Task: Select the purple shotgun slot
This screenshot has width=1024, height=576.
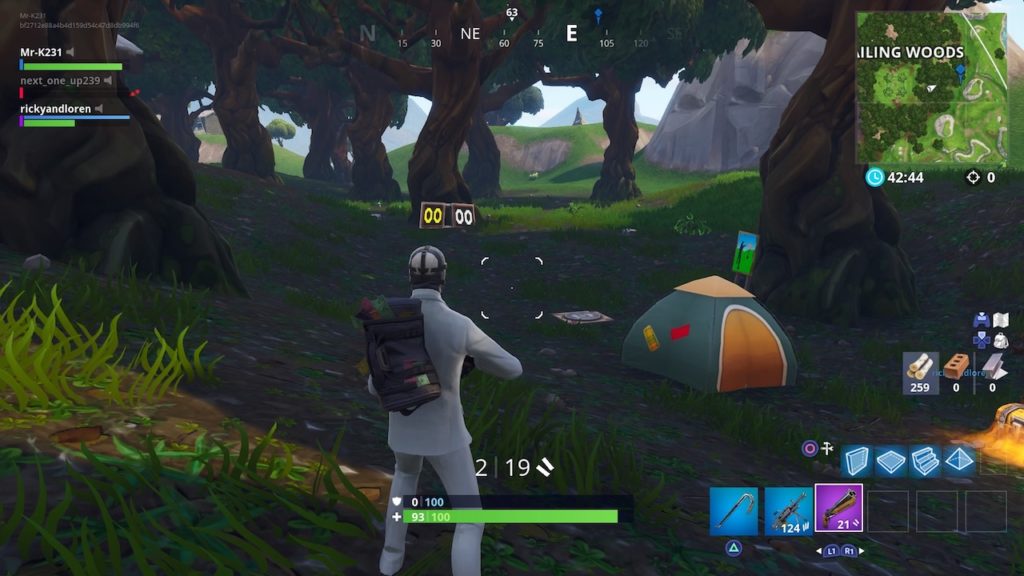Action: (838, 508)
